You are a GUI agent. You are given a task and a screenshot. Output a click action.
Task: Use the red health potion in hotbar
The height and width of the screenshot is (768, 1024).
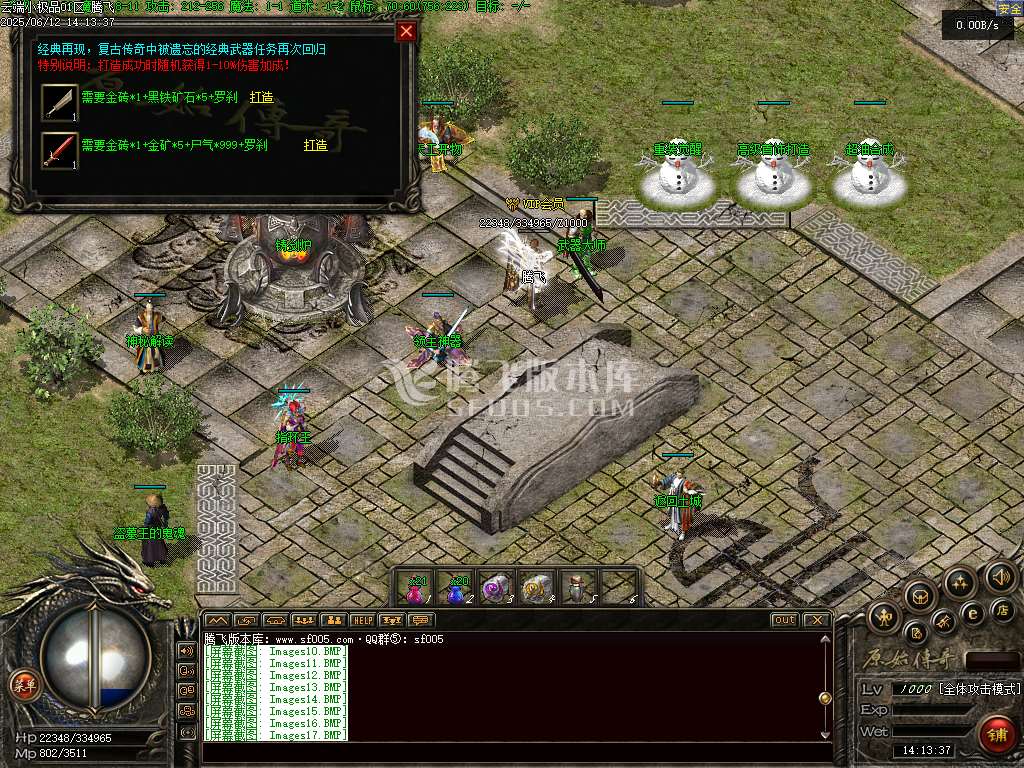tap(415, 588)
